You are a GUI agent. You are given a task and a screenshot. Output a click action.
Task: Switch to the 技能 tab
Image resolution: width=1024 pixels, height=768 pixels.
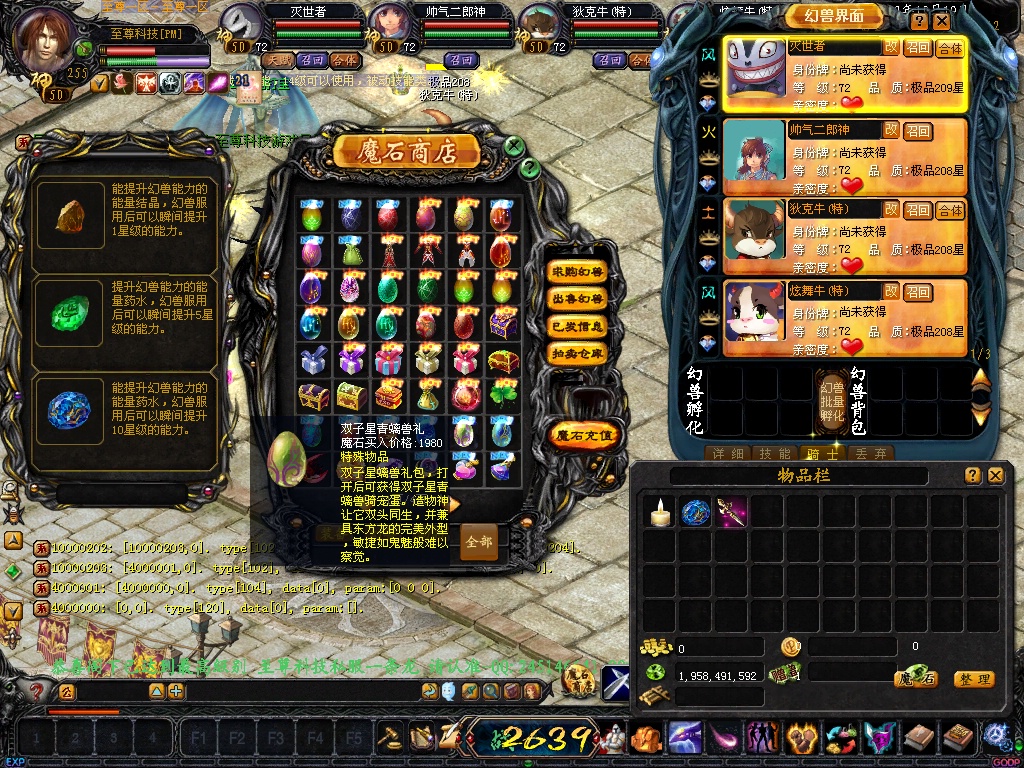coord(776,454)
